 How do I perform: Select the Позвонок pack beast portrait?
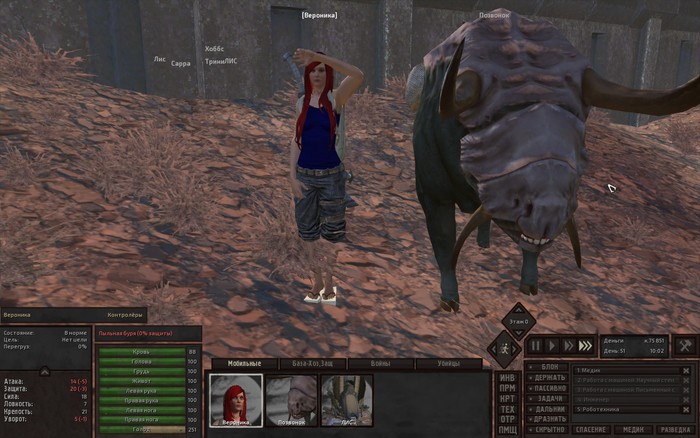(x=292, y=399)
